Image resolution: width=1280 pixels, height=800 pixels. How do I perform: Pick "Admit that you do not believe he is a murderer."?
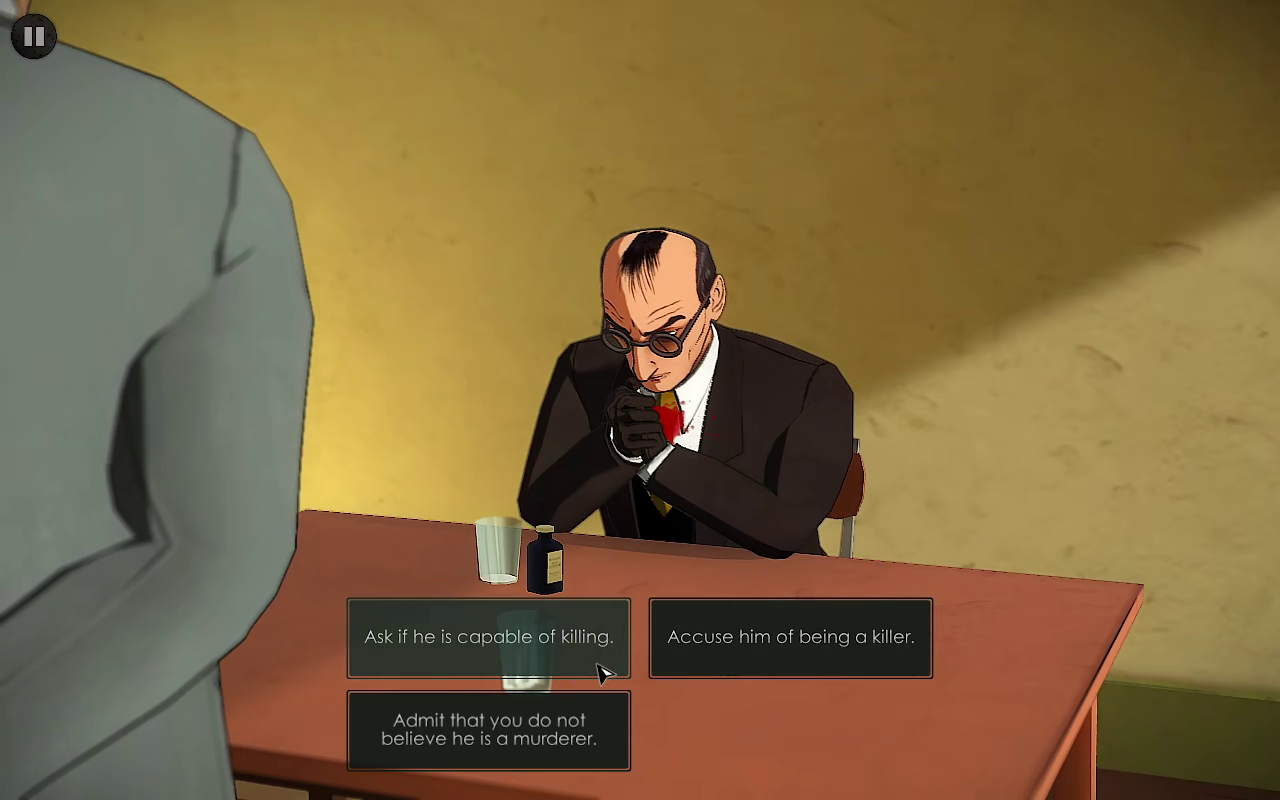coord(488,730)
